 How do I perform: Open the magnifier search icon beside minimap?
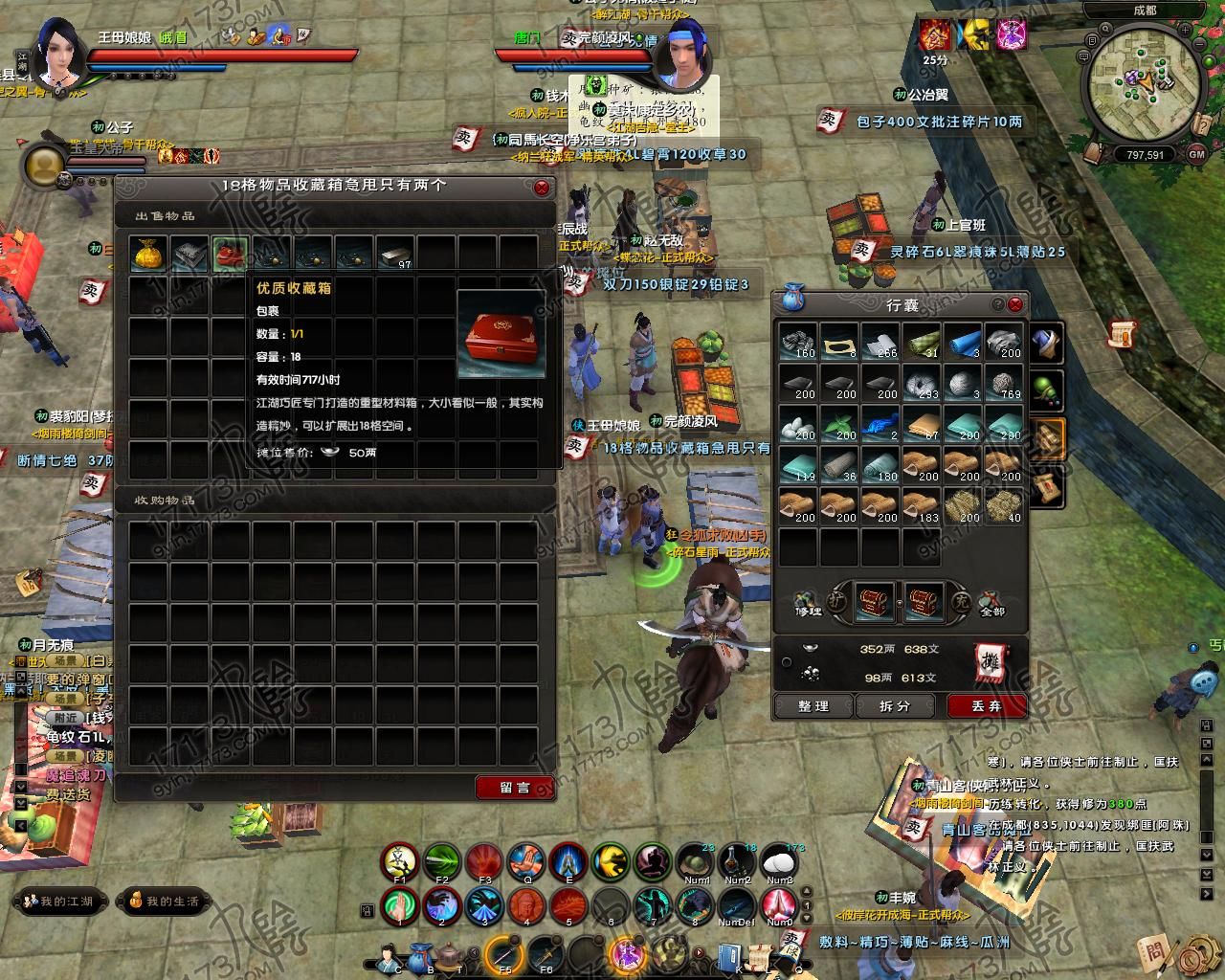click(x=1104, y=29)
